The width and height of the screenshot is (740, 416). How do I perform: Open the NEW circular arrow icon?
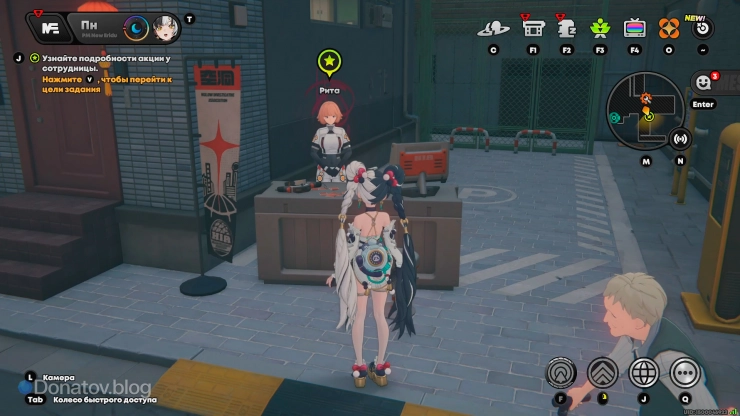(x=702, y=27)
